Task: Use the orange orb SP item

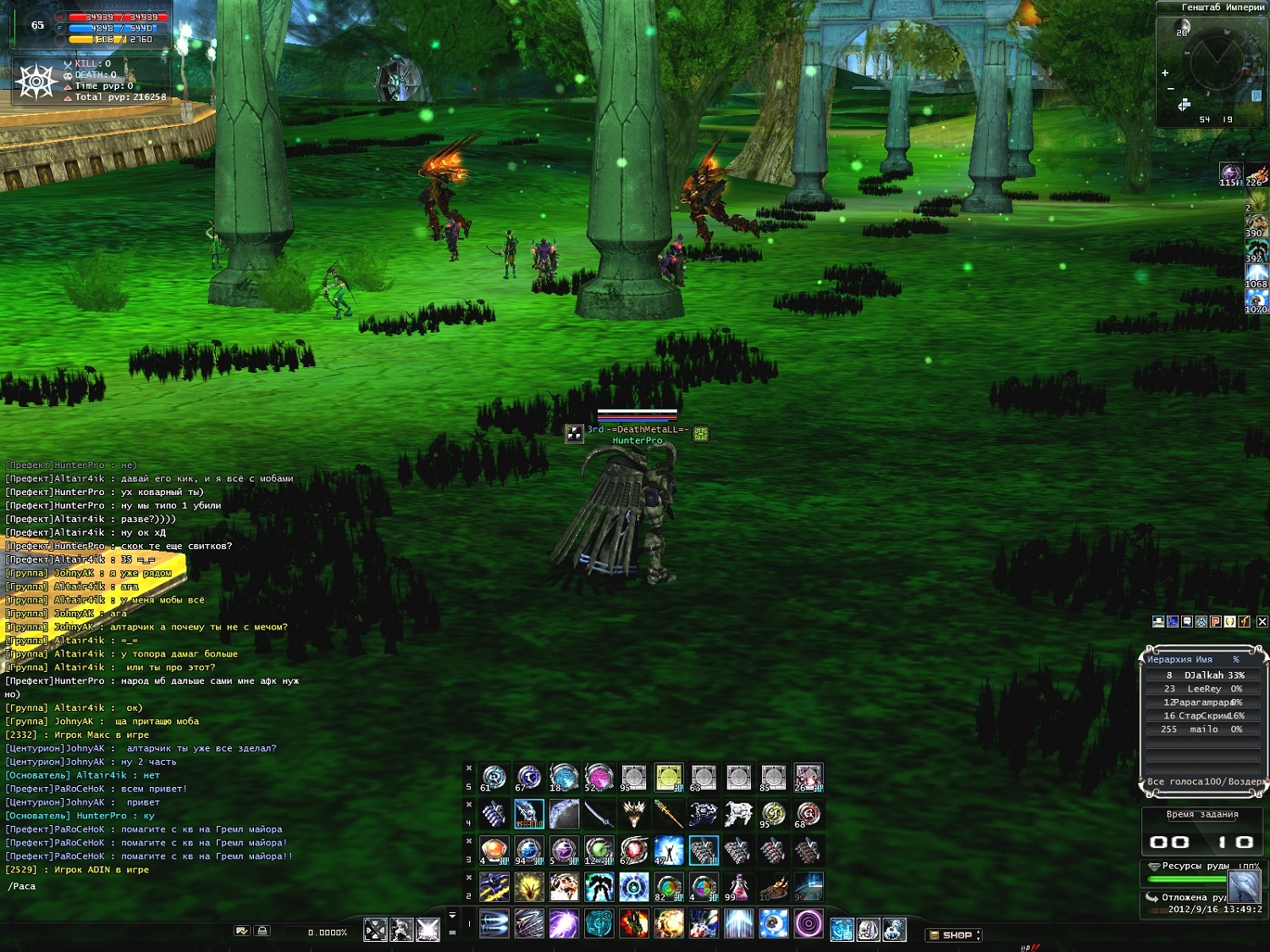Action: coord(494,850)
